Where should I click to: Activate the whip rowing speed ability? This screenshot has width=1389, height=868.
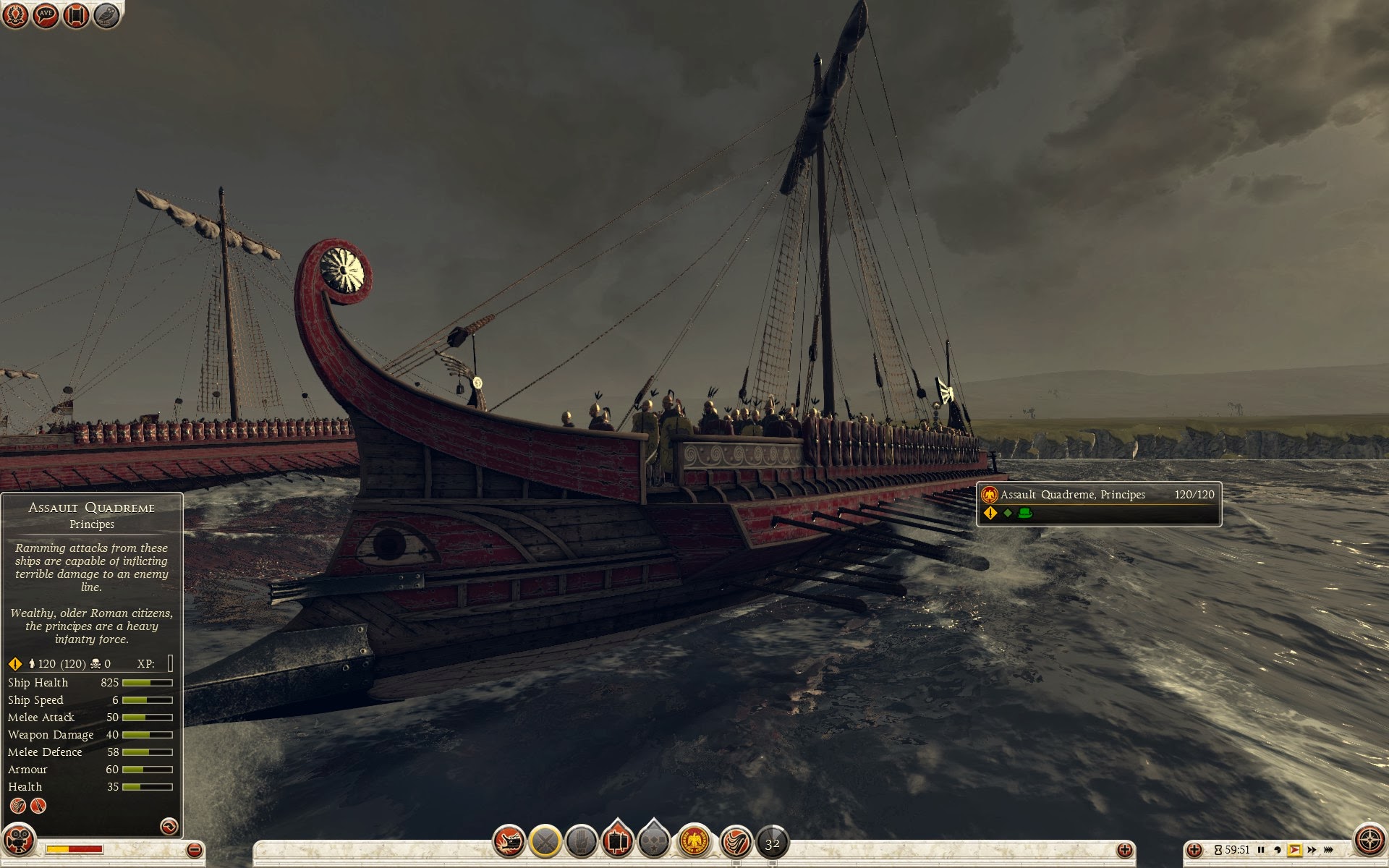[736, 841]
